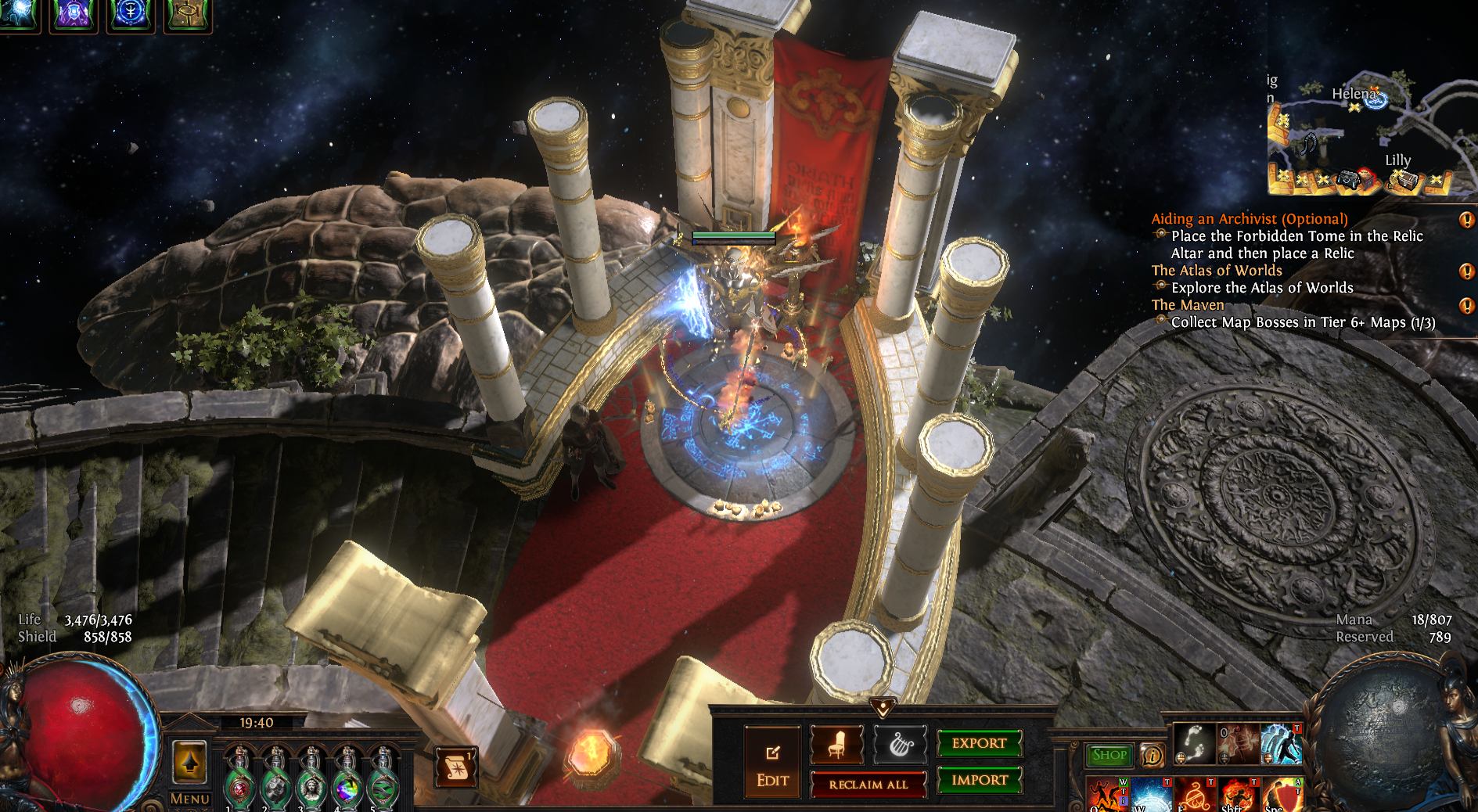Open the scroll notification icon

pos(456,767)
